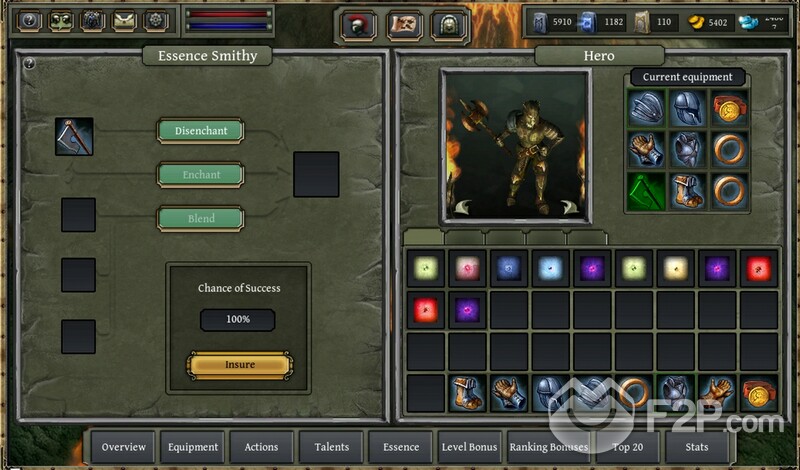The width and height of the screenshot is (800, 470).
Task: Show the Stats tab
Action: 699,447
